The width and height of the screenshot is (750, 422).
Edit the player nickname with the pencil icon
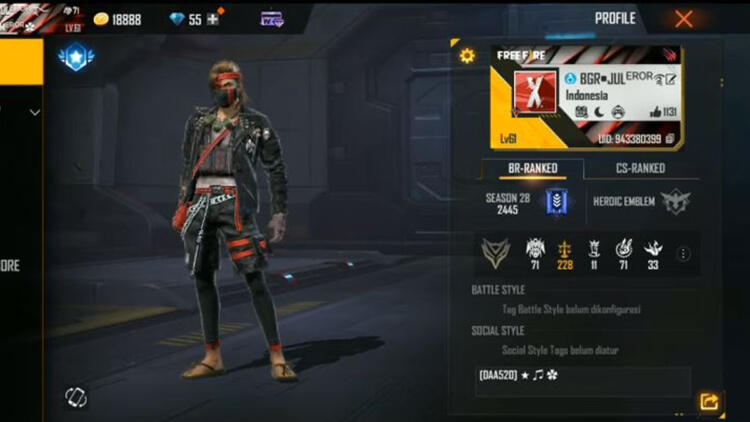tap(672, 79)
